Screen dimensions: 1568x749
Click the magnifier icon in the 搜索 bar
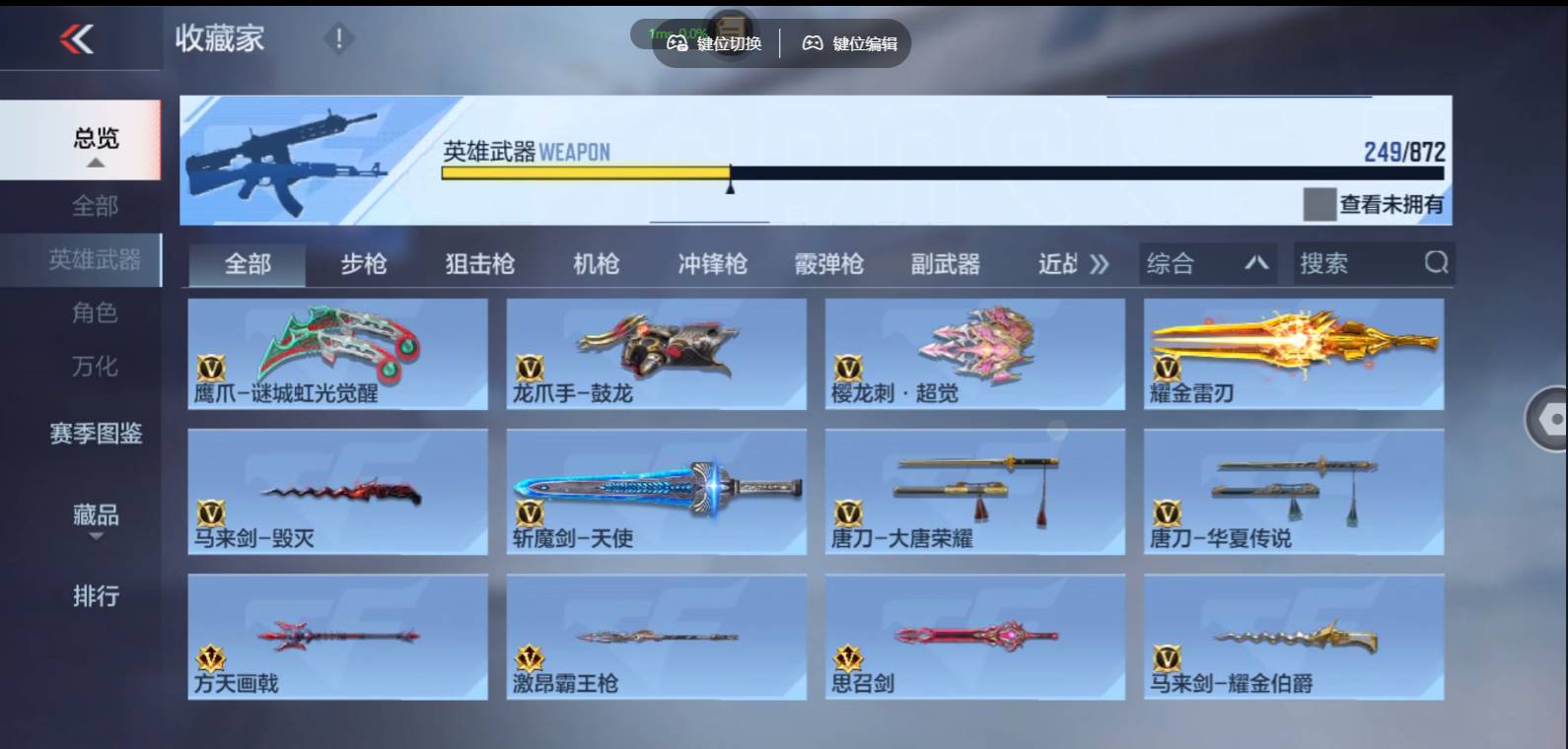[x=1437, y=263]
